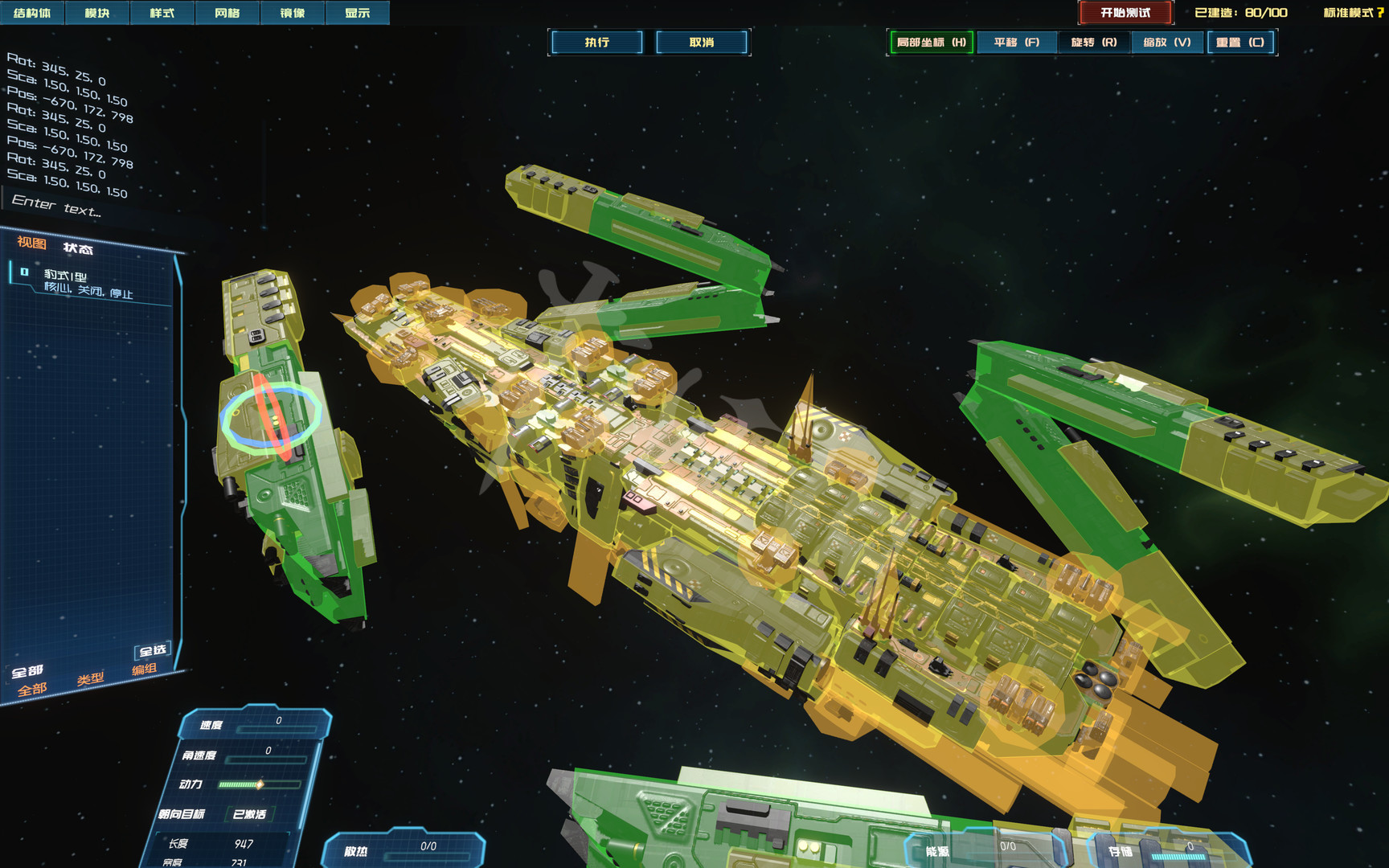Switch to the 状态 tab
Image resolution: width=1389 pixels, height=868 pixels.
click(78, 248)
